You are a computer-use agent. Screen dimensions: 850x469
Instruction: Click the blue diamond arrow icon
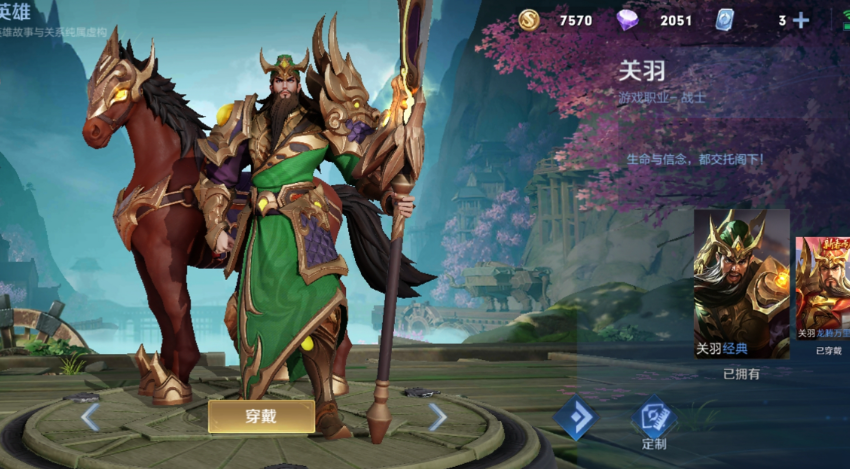[x=575, y=418]
